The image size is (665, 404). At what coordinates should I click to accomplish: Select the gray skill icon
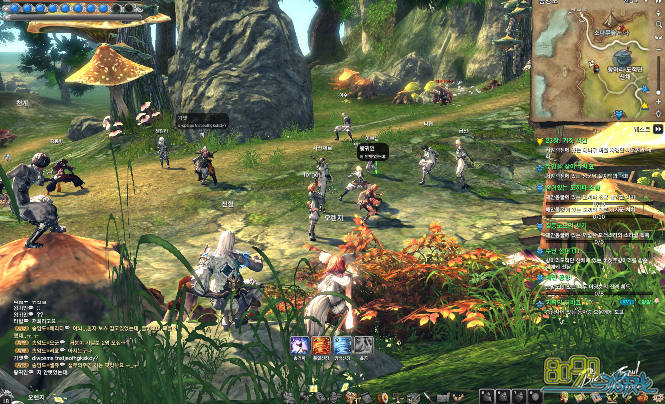[x=365, y=346]
